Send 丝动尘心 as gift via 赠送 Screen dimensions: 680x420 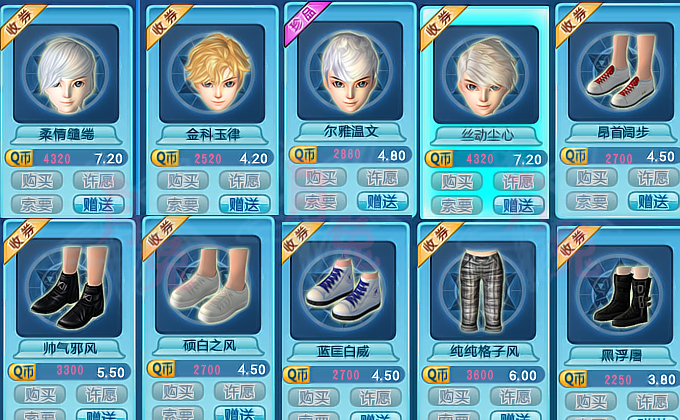tap(517, 206)
